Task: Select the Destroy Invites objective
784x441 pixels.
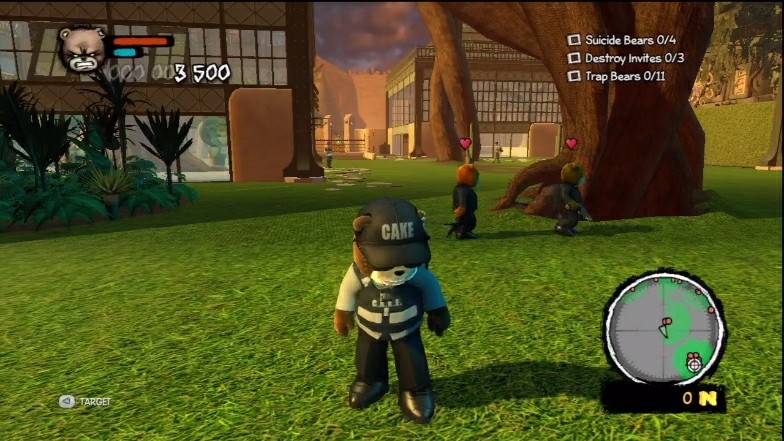Action: point(618,58)
